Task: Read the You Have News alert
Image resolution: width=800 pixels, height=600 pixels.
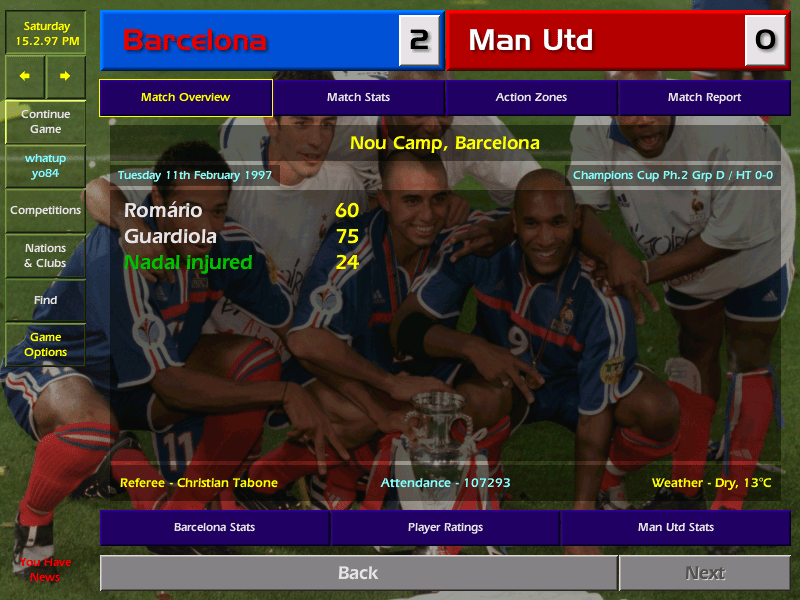Action: (45, 570)
